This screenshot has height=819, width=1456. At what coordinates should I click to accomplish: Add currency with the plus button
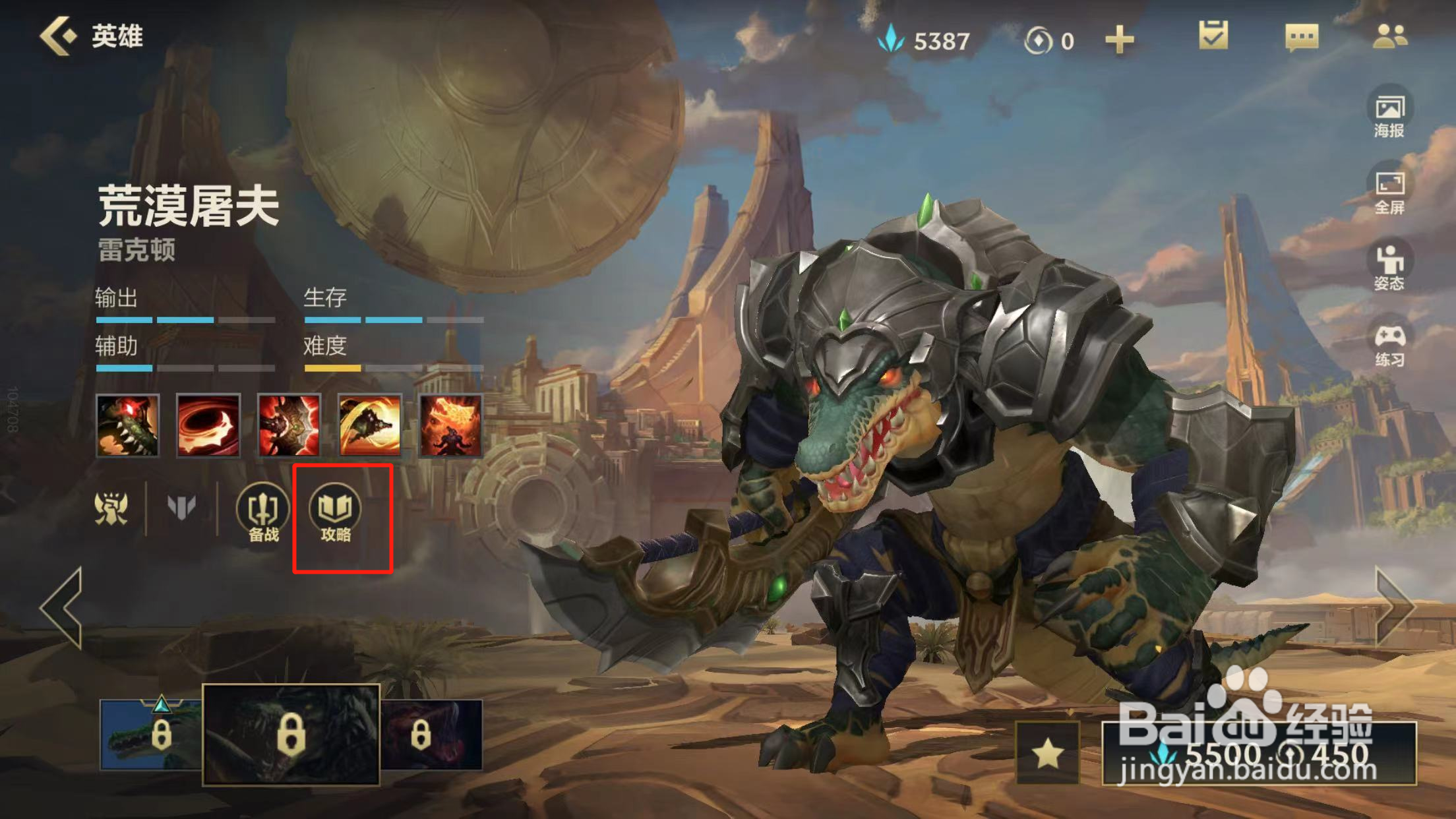click(1119, 40)
